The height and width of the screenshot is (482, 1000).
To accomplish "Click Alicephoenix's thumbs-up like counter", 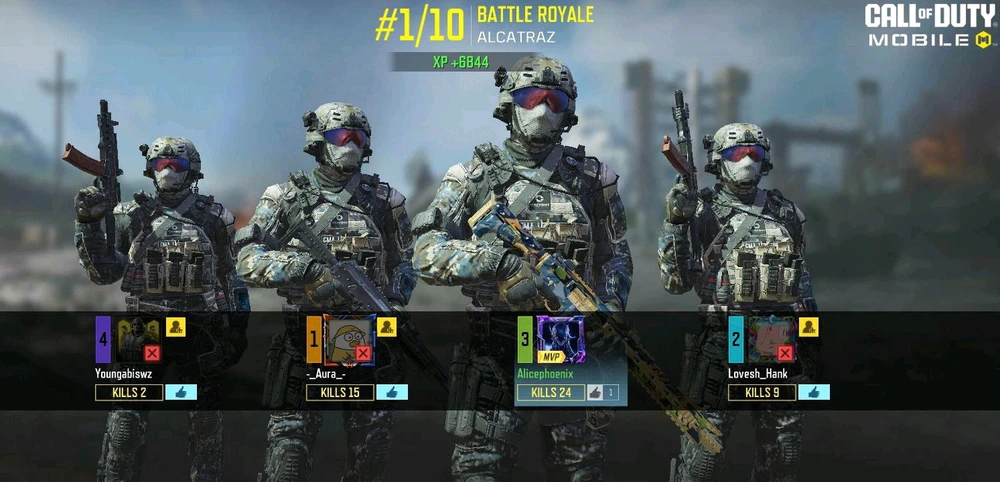I will pos(603,392).
